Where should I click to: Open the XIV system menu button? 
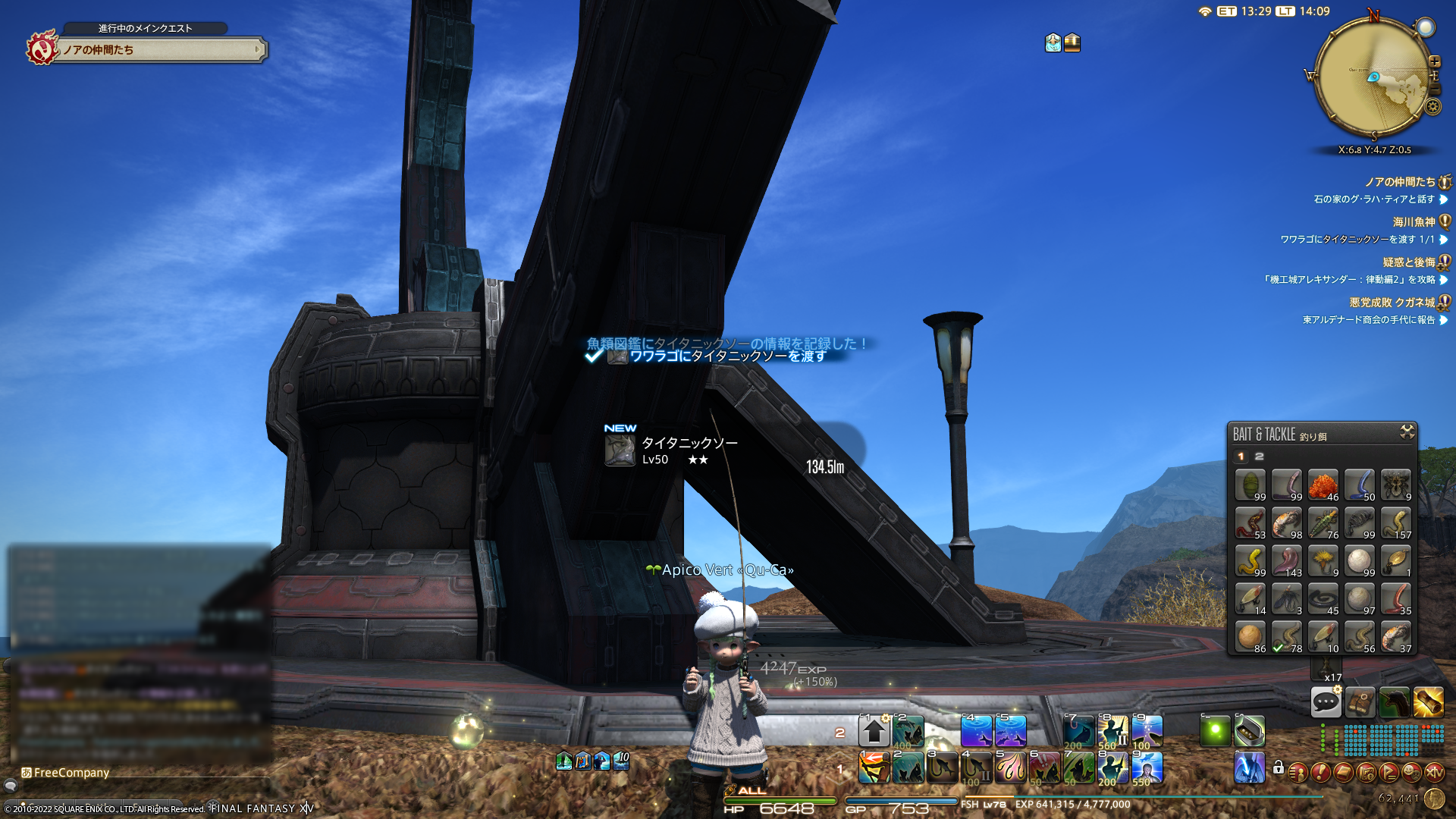pyautogui.click(x=1434, y=773)
